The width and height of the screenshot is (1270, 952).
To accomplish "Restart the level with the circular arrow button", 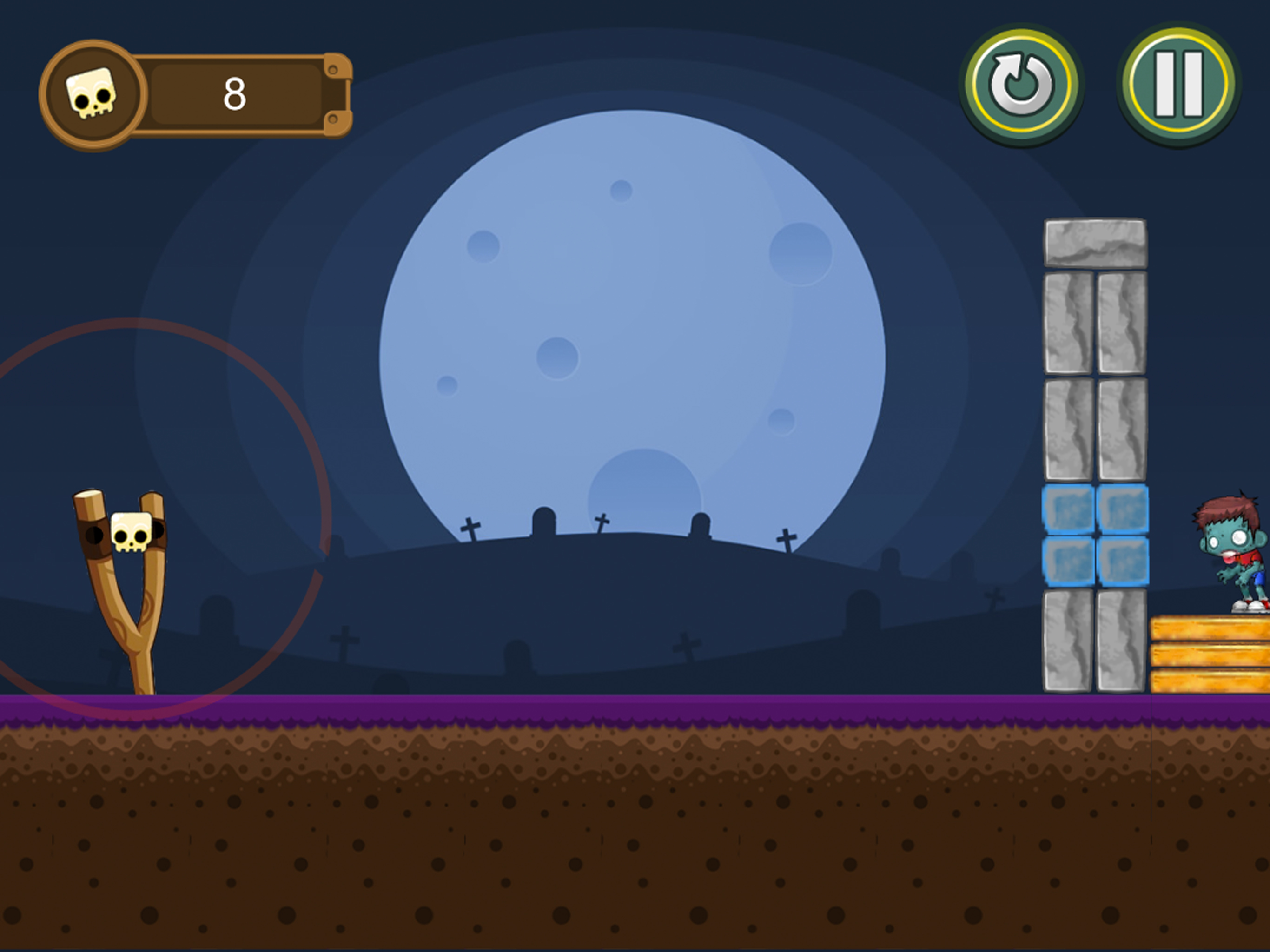I will [1021, 85].
